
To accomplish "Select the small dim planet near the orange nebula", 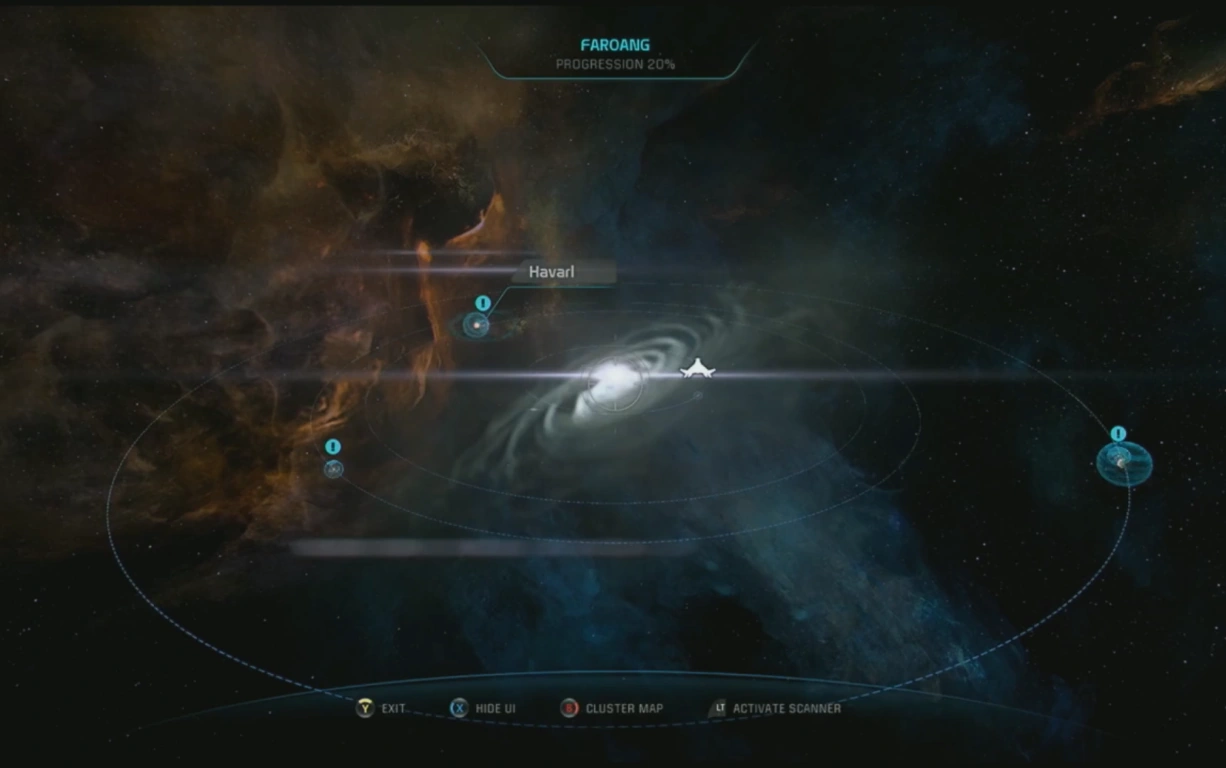I will tap(333, 468).
